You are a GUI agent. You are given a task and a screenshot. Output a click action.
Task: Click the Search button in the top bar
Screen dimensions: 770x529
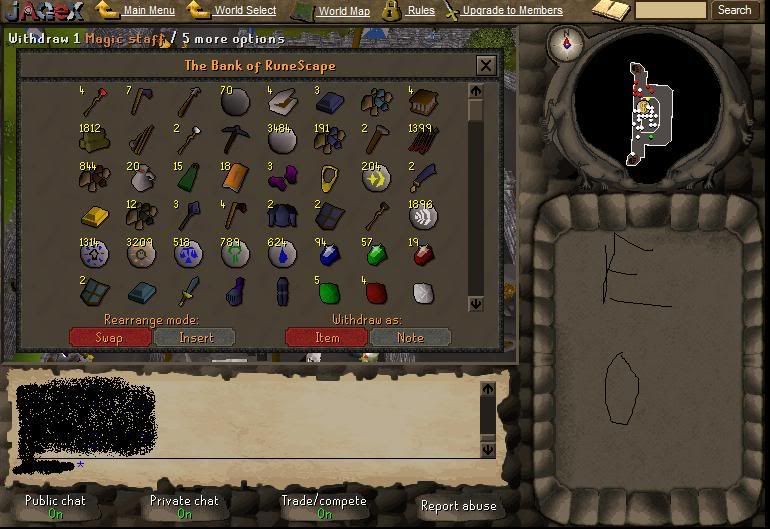734,10
